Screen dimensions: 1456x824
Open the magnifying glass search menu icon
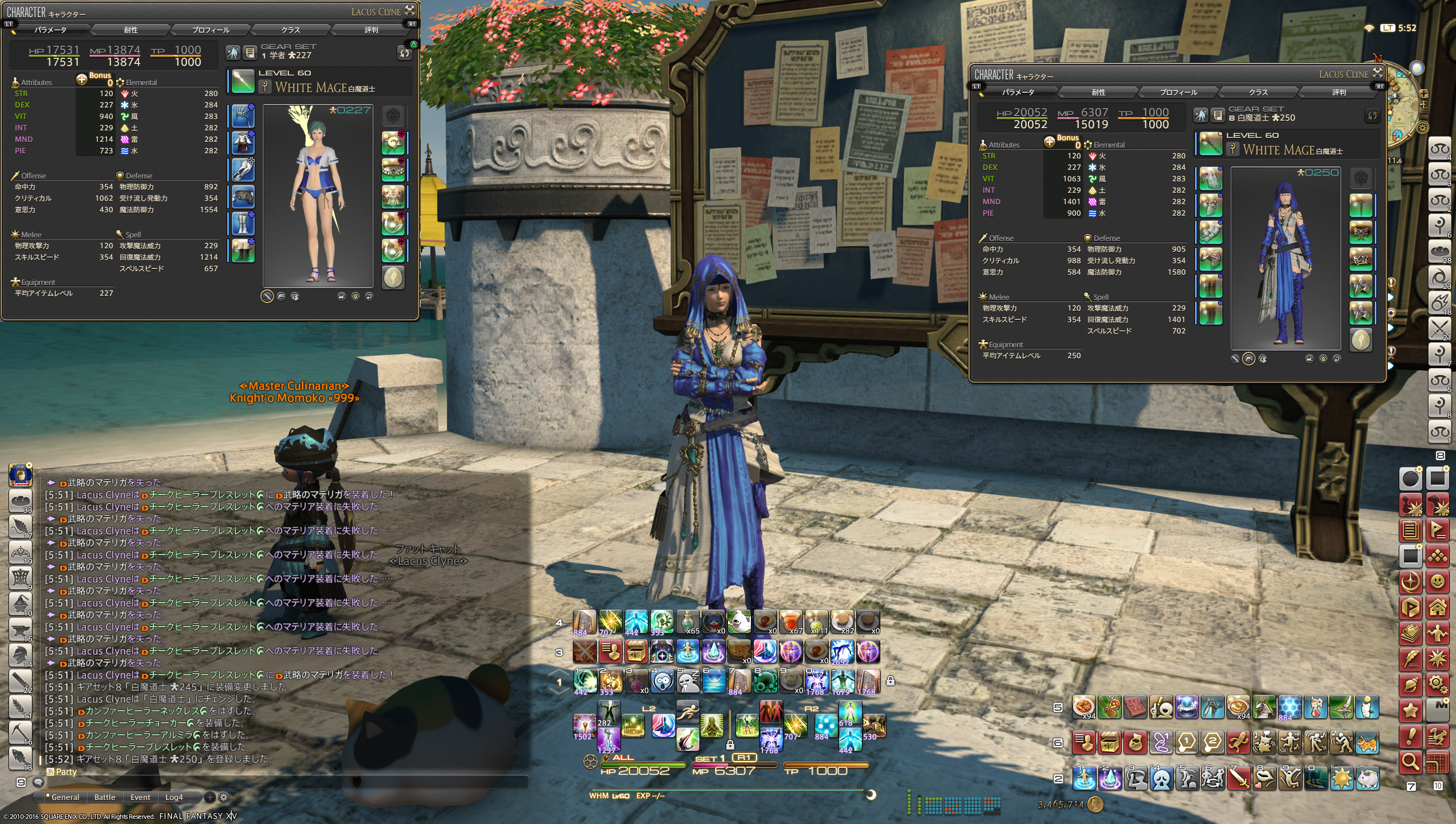[x=1410, y=762]
